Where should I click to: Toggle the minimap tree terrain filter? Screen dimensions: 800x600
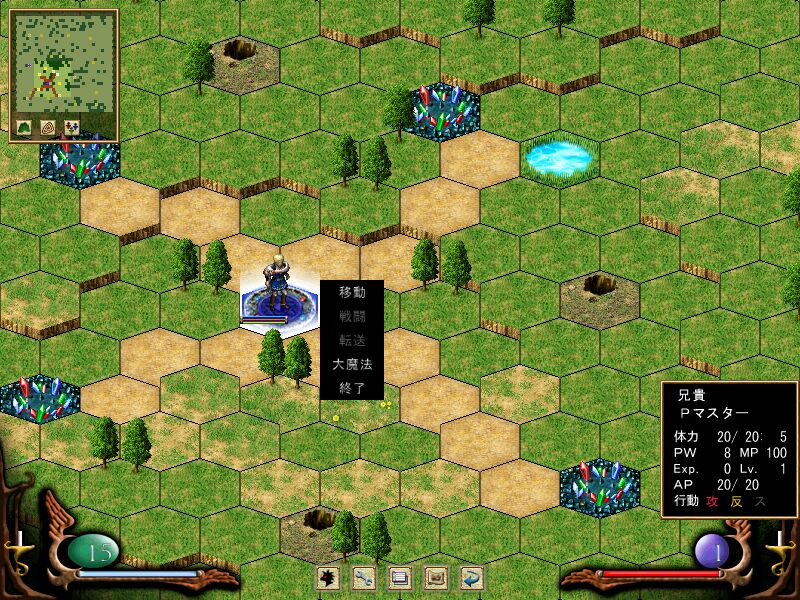click(x=24, y=128)
